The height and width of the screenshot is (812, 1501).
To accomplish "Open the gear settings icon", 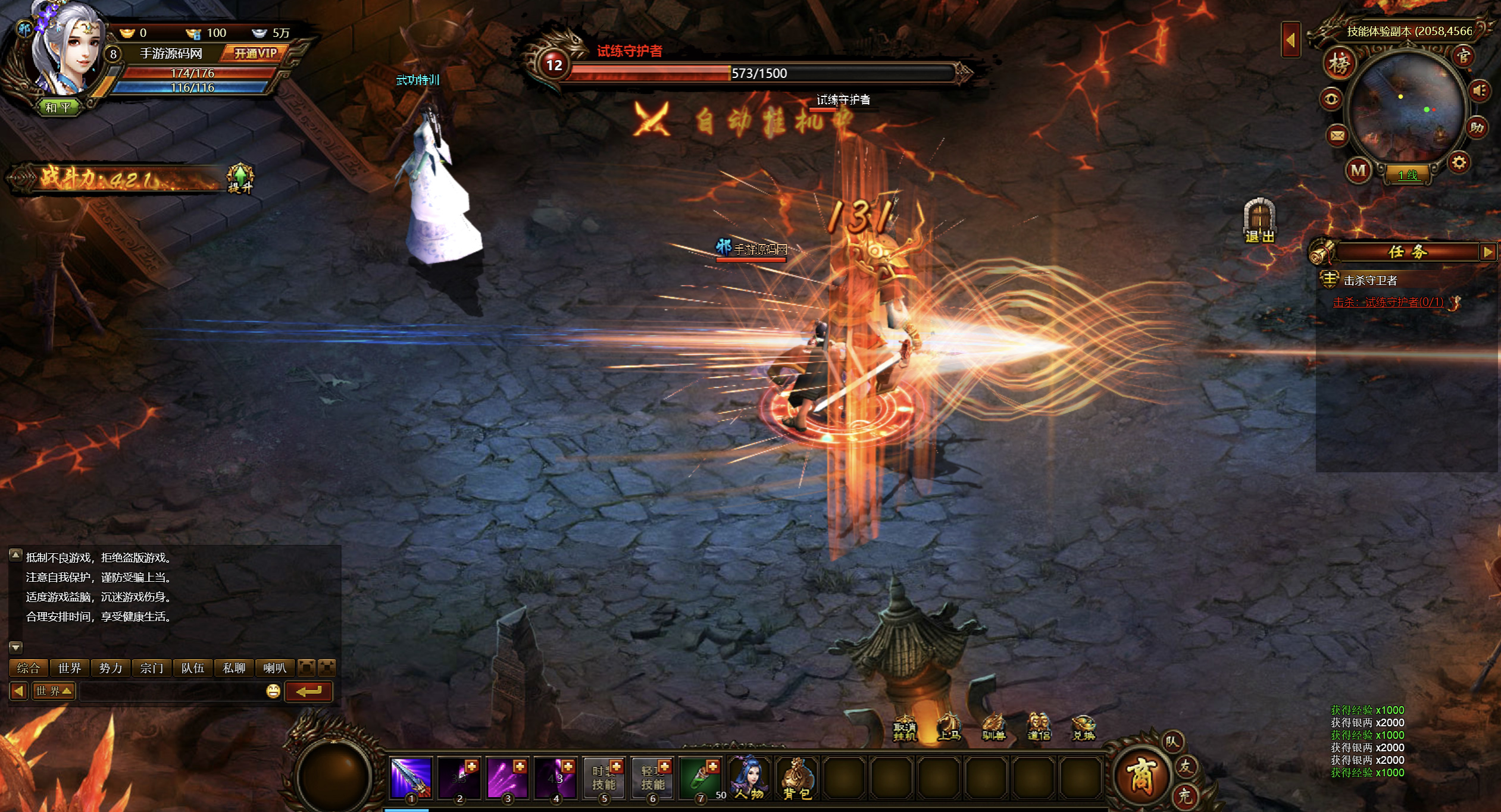I will pyautogui.click(x=1459, y=162).
